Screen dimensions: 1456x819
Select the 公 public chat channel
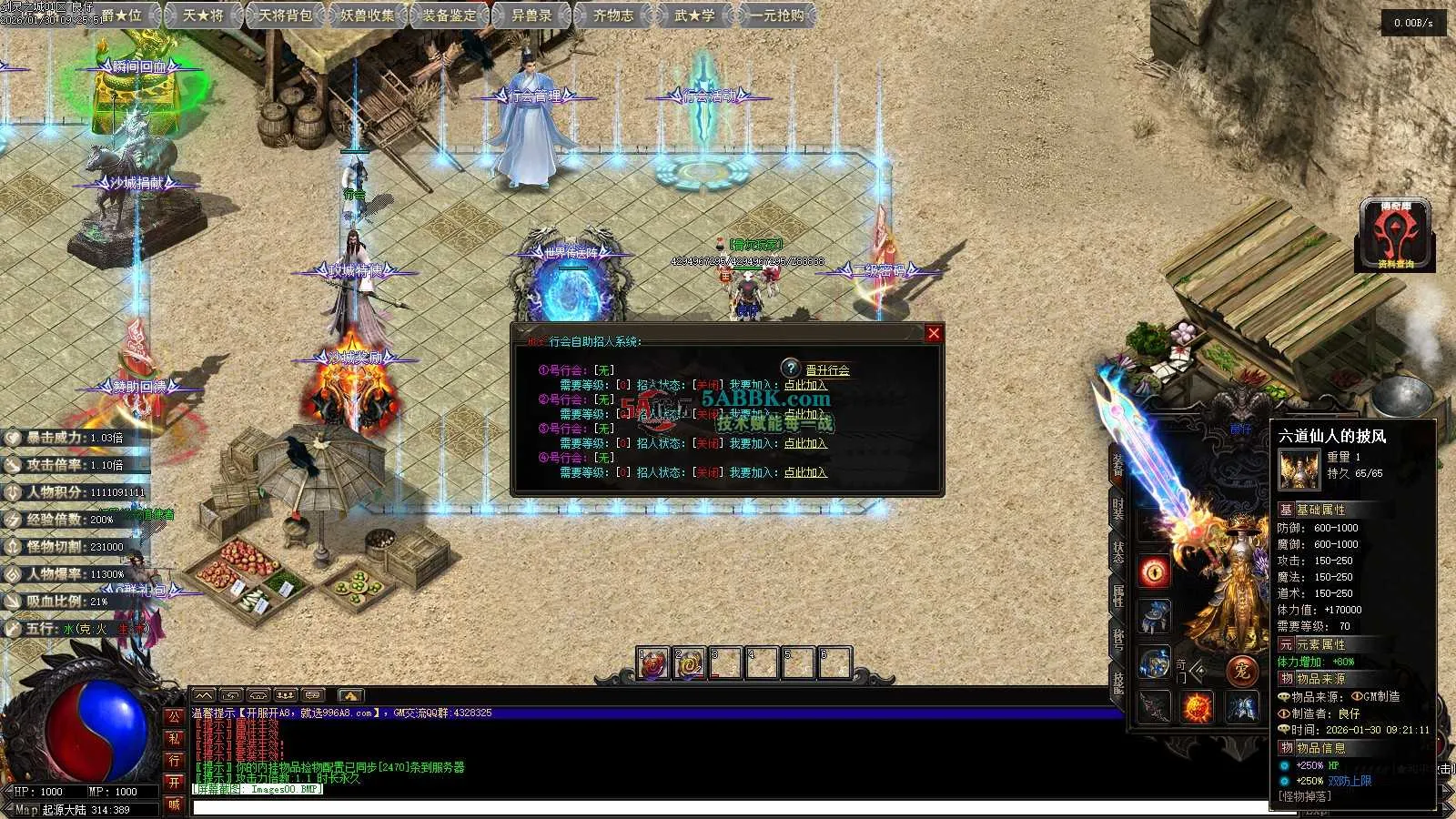pos(174,716)
